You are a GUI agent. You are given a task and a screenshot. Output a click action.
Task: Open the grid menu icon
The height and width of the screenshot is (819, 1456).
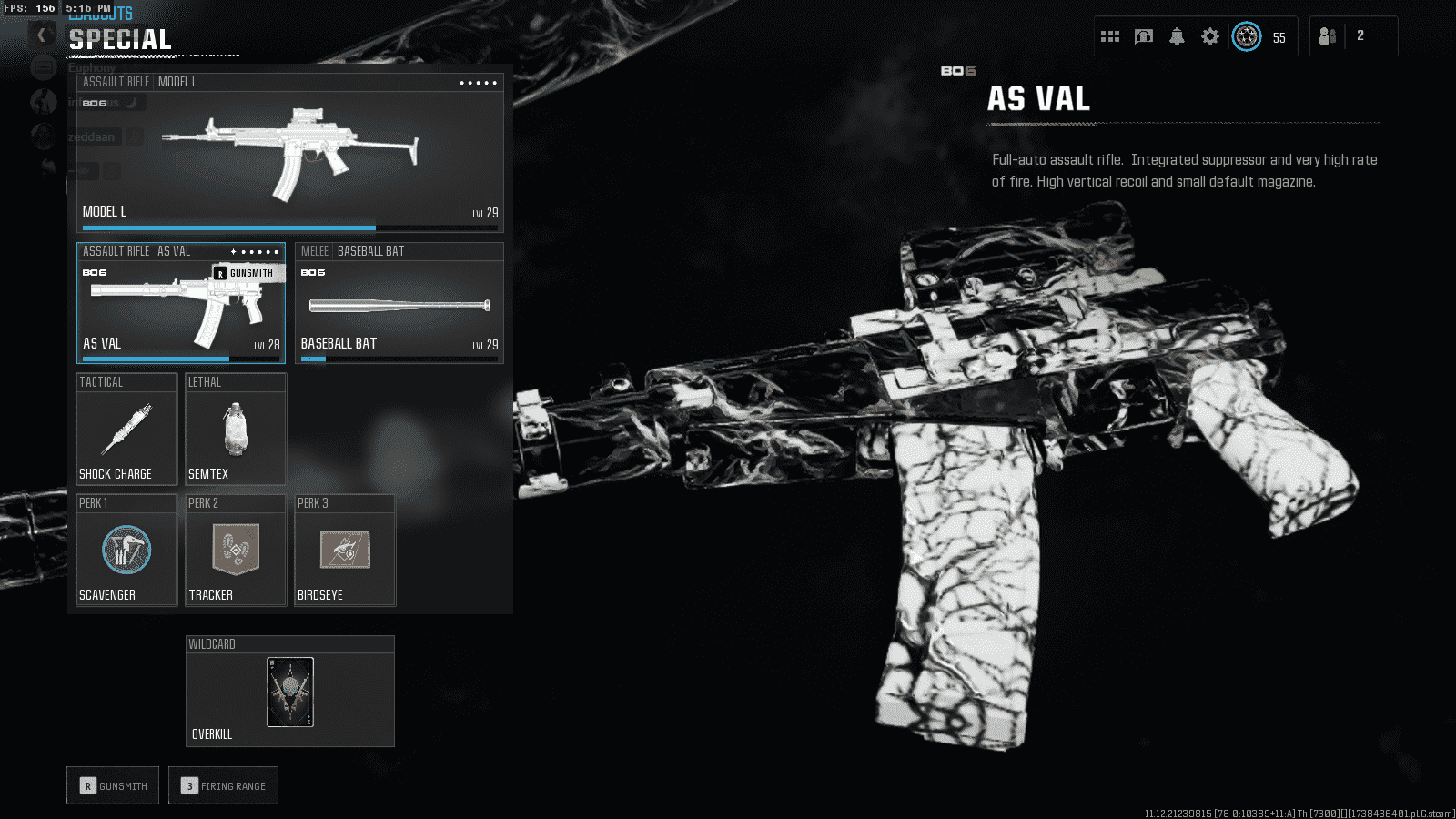1110,36
